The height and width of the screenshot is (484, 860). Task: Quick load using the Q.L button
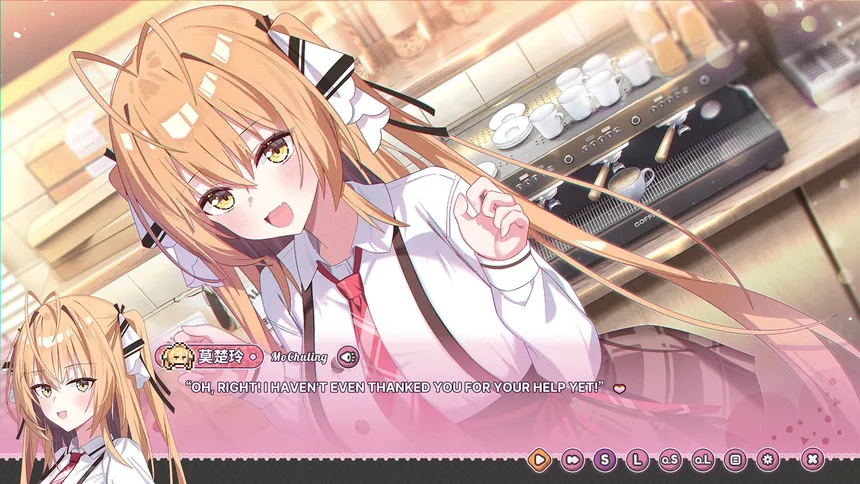click(702, 460)
